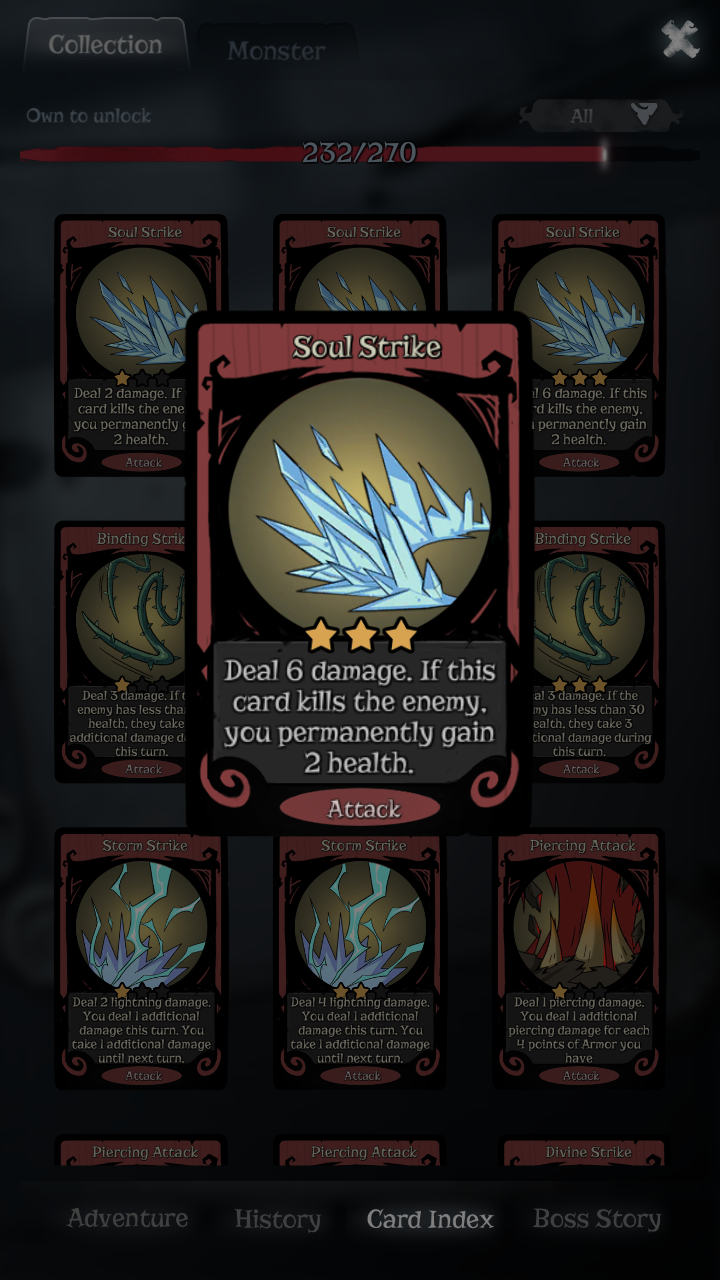Open the Monster tab
Image resolution: width=720 pixels, height=1280 pixels.
(276, 51)
